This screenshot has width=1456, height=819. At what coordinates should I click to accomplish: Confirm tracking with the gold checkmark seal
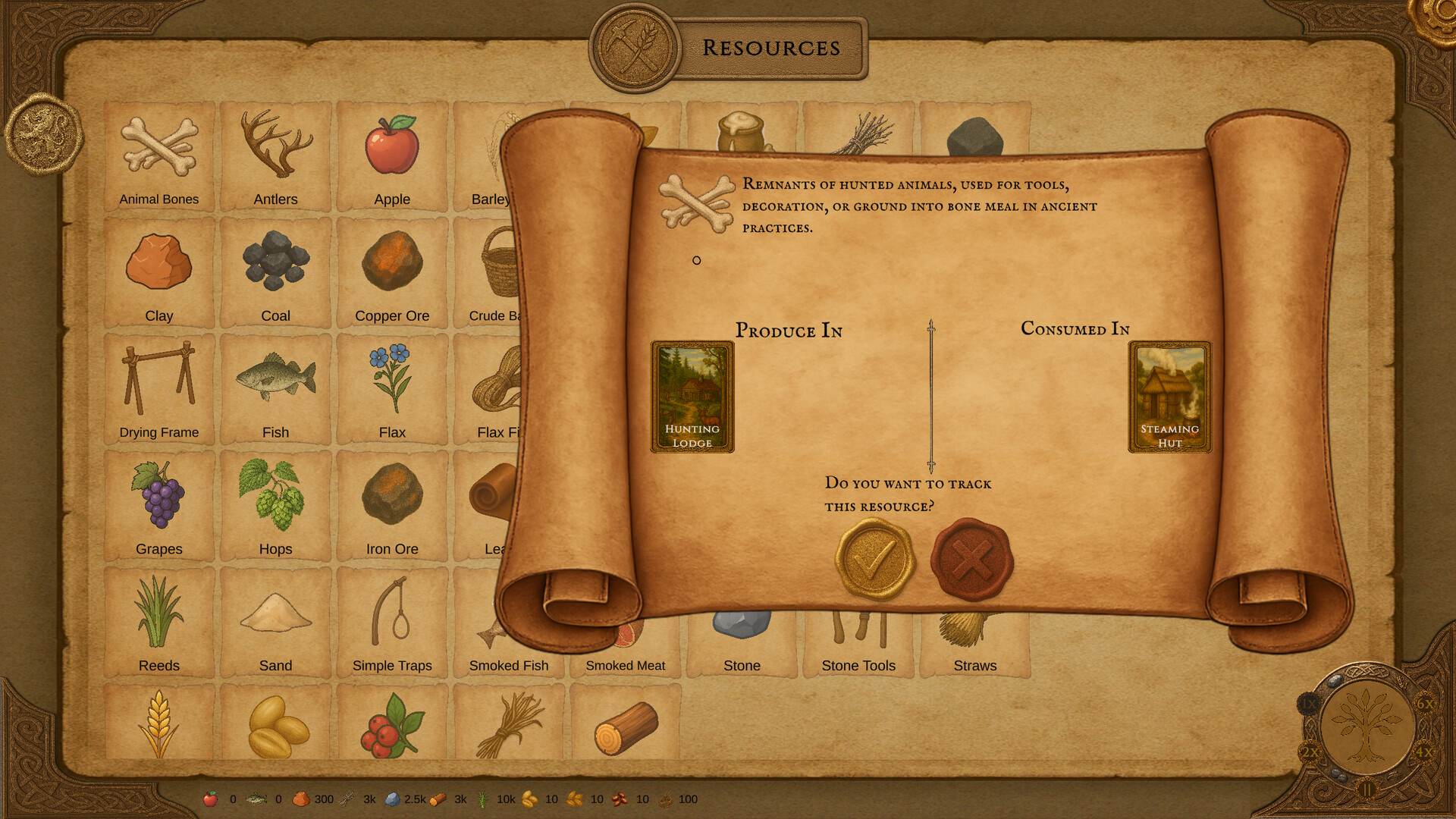coord(875,560)
